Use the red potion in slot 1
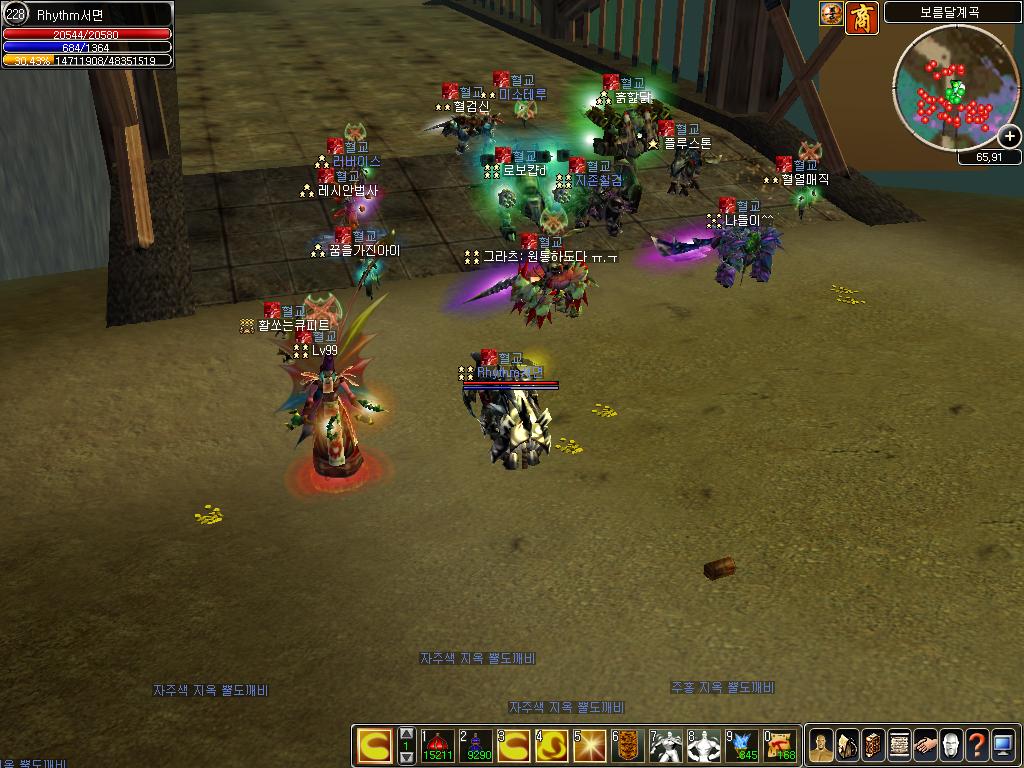 (438, 746)
